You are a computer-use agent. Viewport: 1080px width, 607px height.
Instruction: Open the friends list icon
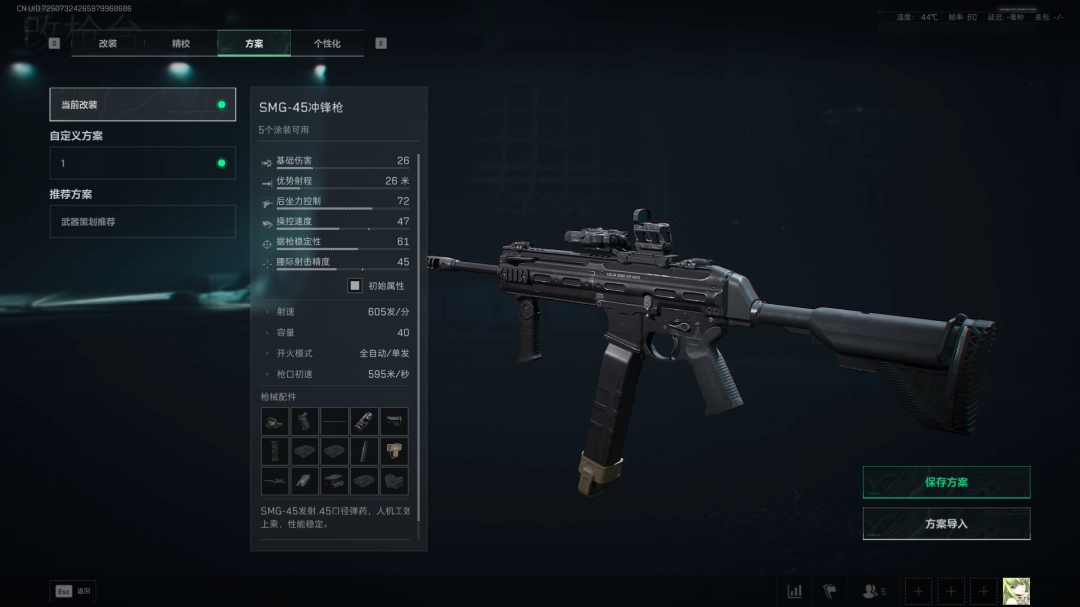(872, 591)
